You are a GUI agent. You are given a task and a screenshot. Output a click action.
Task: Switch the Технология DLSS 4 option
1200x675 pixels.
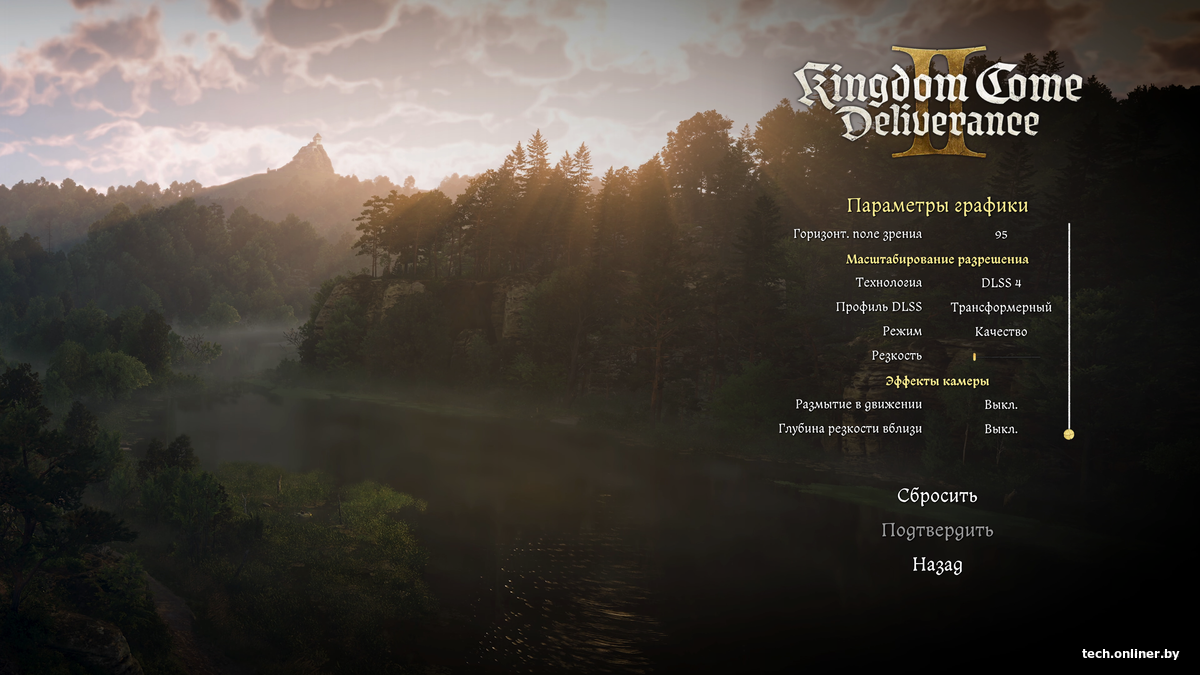coord(1001,283)
